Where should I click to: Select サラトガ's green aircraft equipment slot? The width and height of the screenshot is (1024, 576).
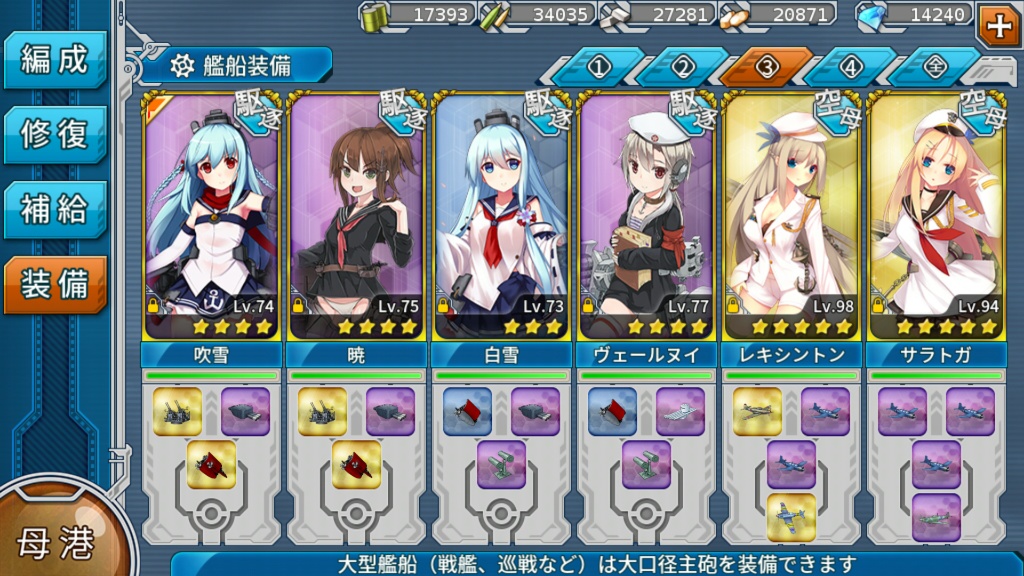pyautogui.click(x=936, y=517)
